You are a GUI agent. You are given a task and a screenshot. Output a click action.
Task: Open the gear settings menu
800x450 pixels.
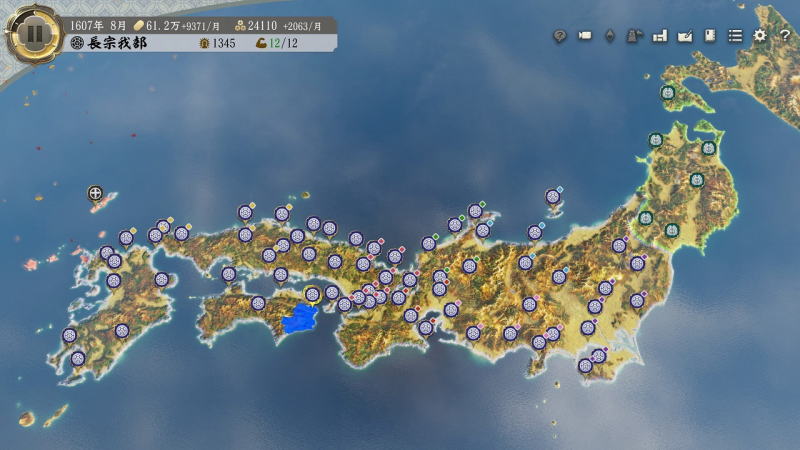click(760, 35)
